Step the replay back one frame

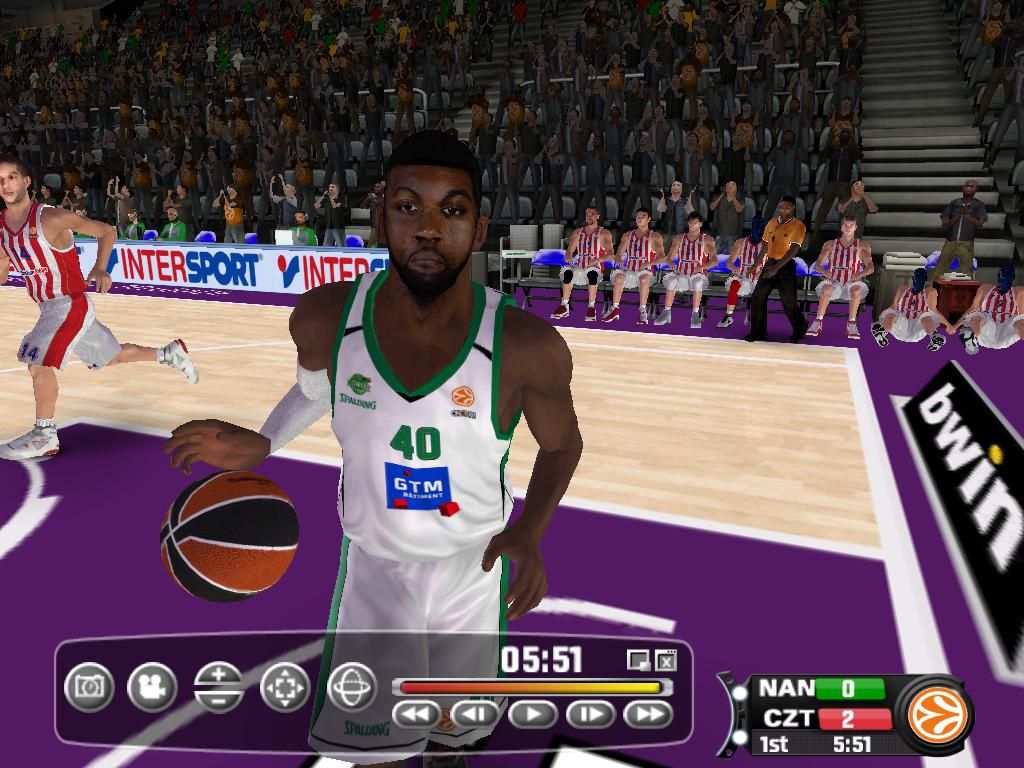click(x=475, y=714)
